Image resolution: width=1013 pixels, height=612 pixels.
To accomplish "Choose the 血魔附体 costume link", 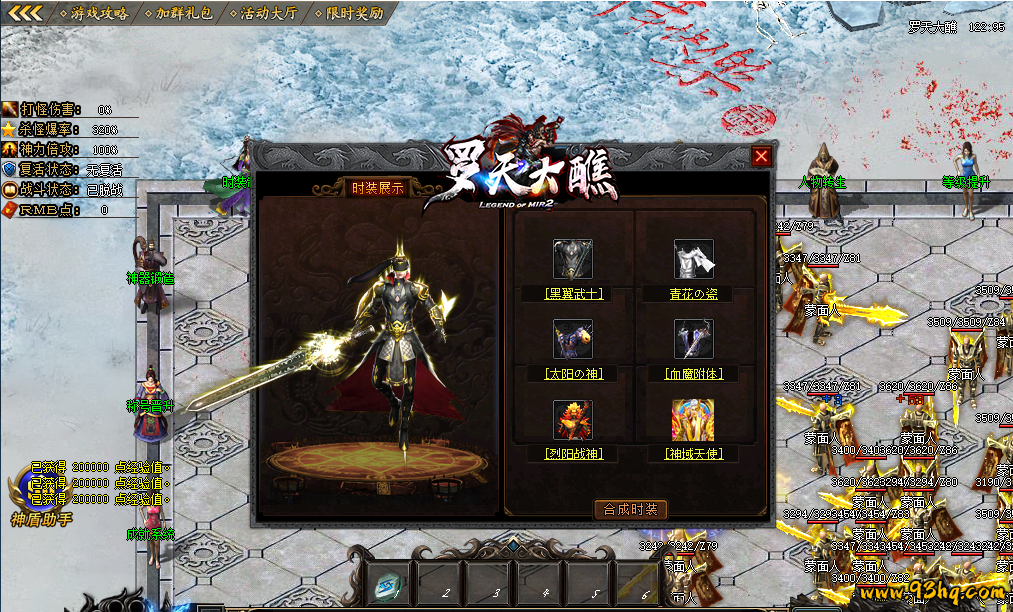I will [x=694, y=374].
